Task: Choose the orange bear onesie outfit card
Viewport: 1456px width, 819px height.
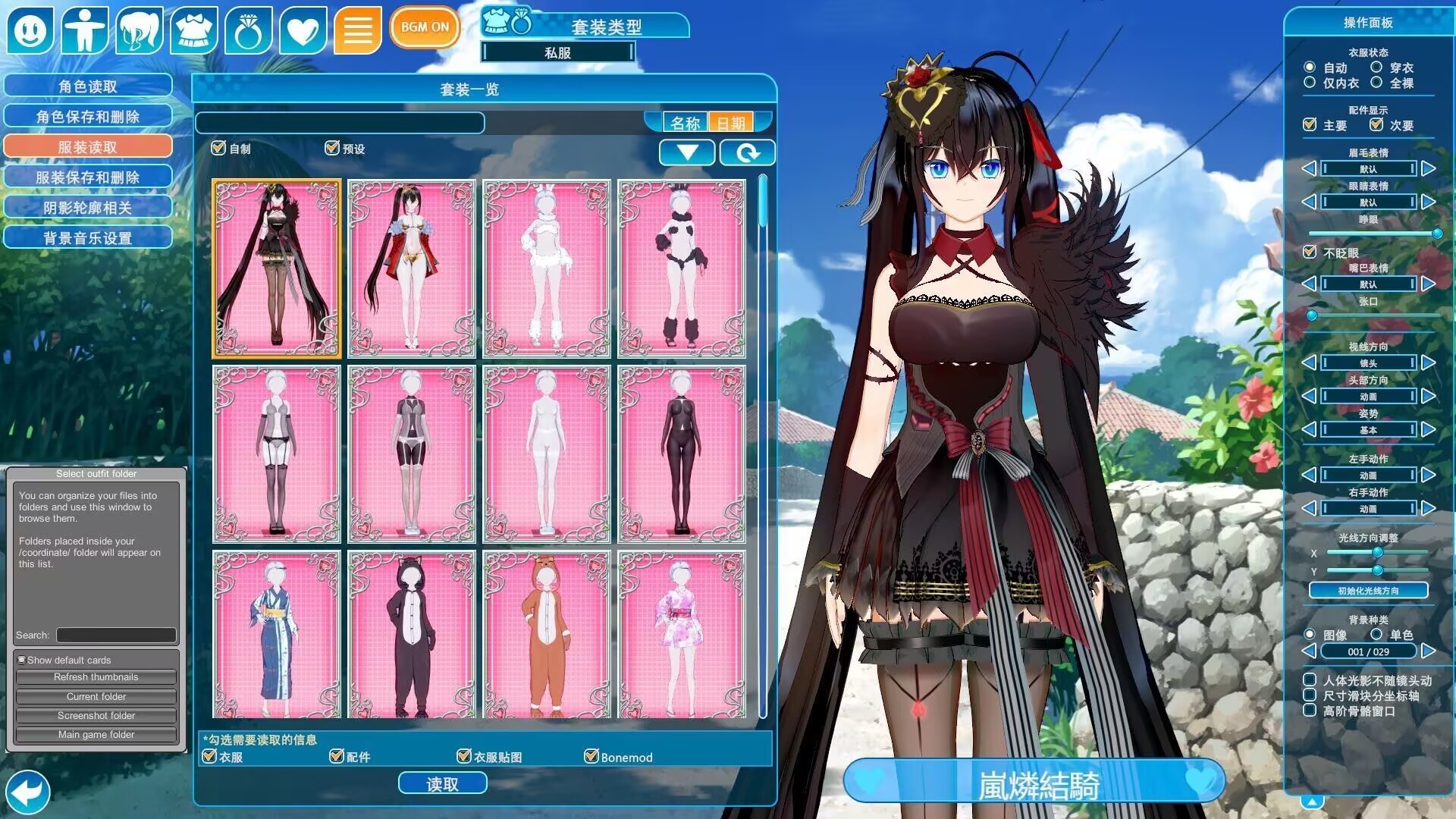Action: (x=547, y=635)
